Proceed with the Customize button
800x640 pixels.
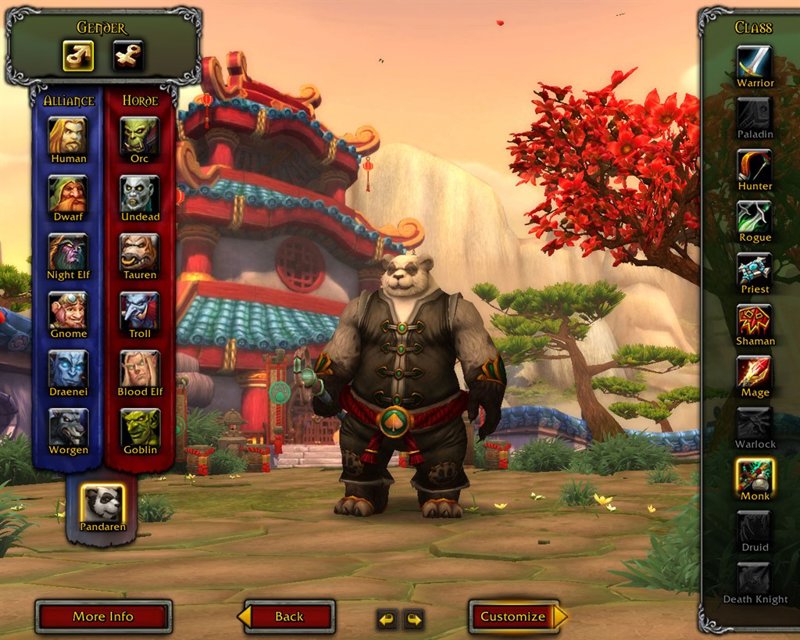tap(513, 617)
